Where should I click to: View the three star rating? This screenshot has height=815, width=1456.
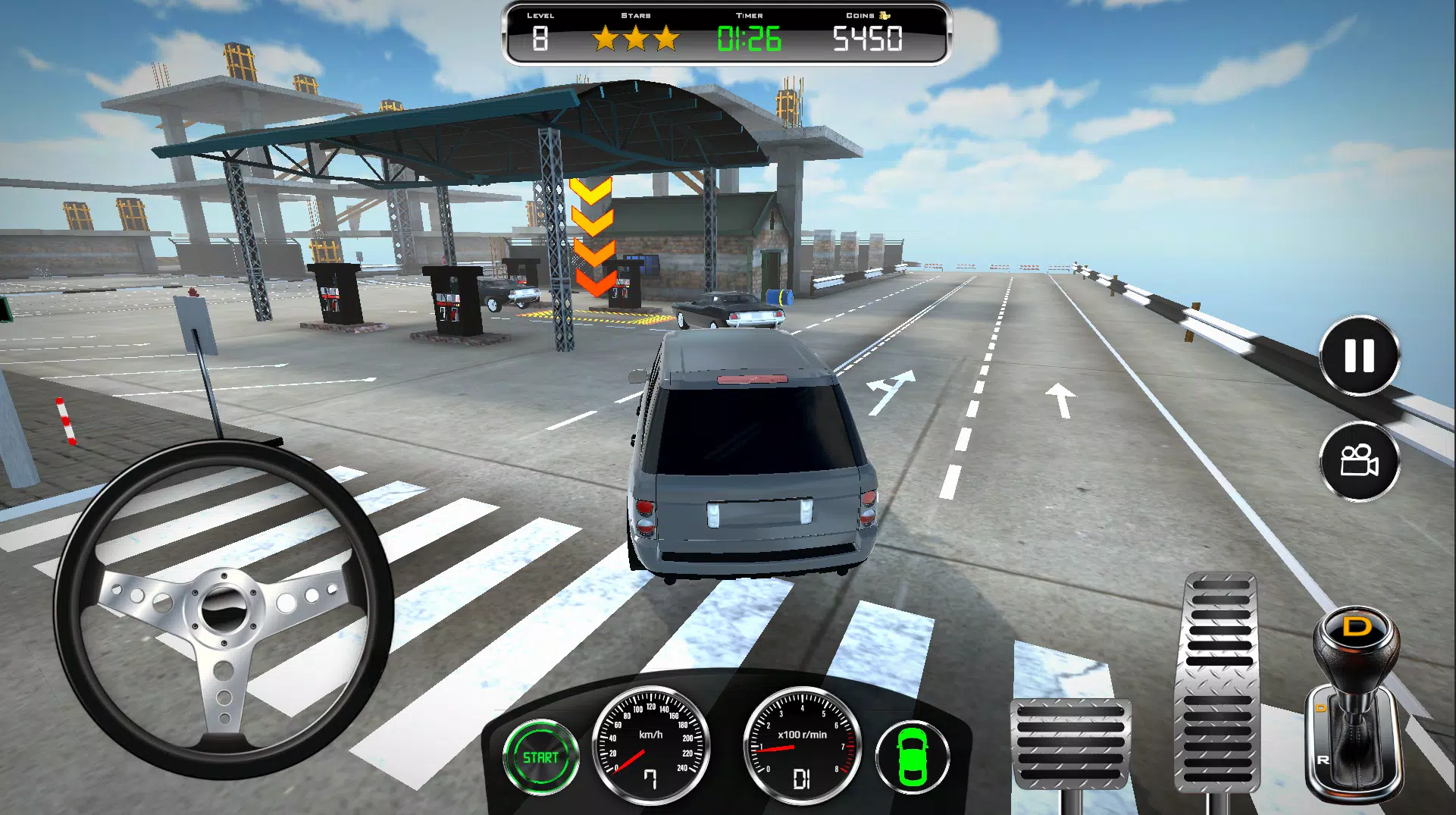[x=637, y=38]
